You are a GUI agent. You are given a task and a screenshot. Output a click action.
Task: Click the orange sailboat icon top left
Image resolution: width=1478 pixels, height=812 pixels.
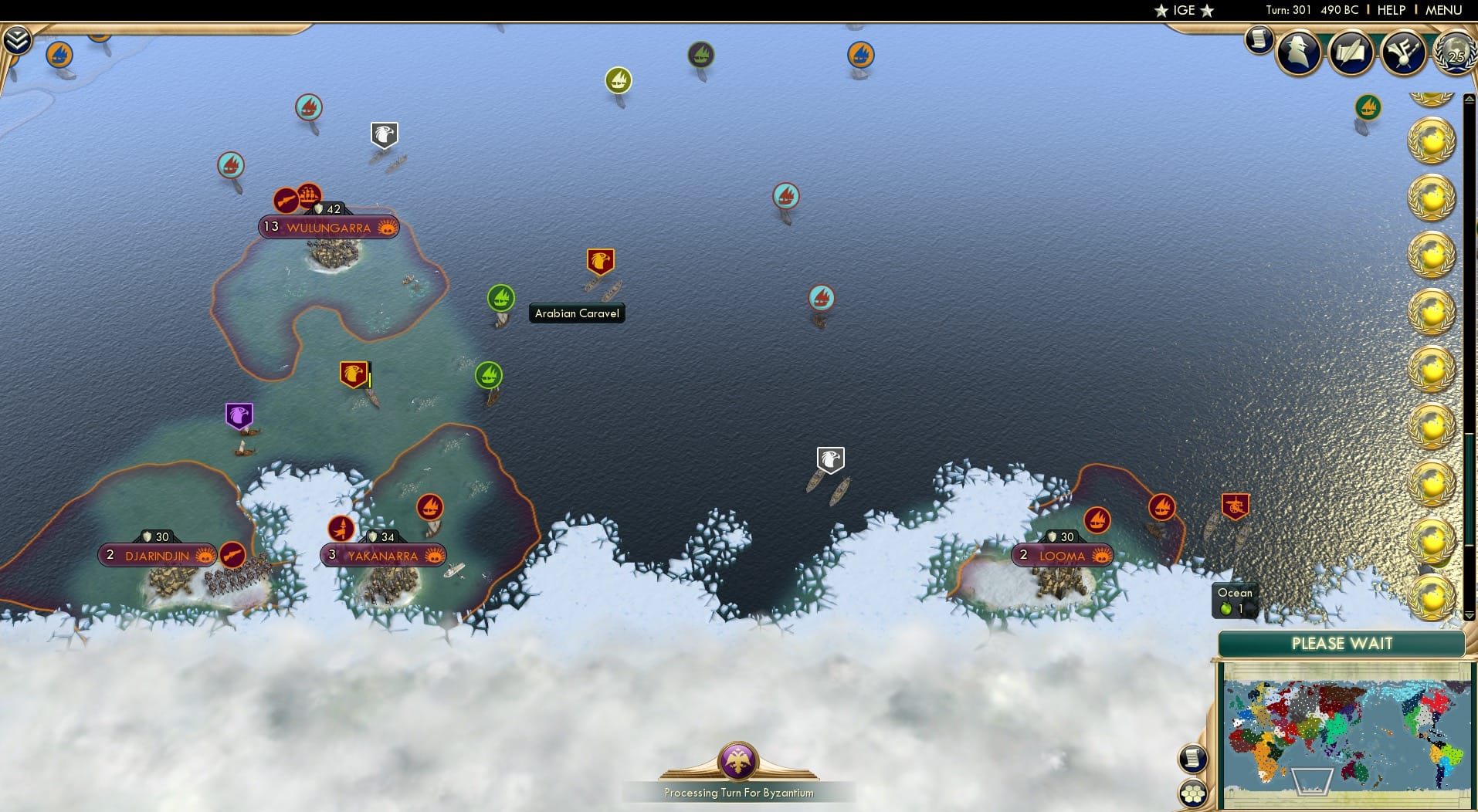point(59,55)
